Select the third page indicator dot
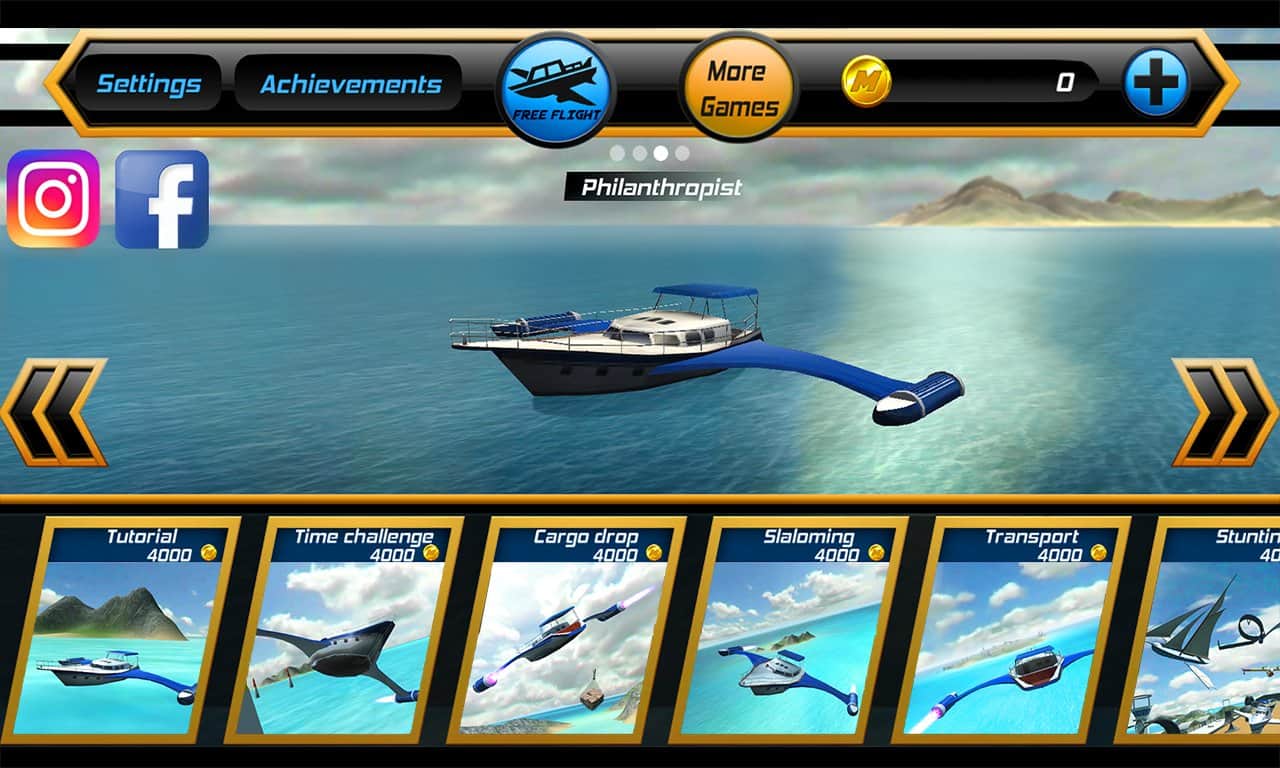The height and width of the screenshot is (768, 1280). 660,152
